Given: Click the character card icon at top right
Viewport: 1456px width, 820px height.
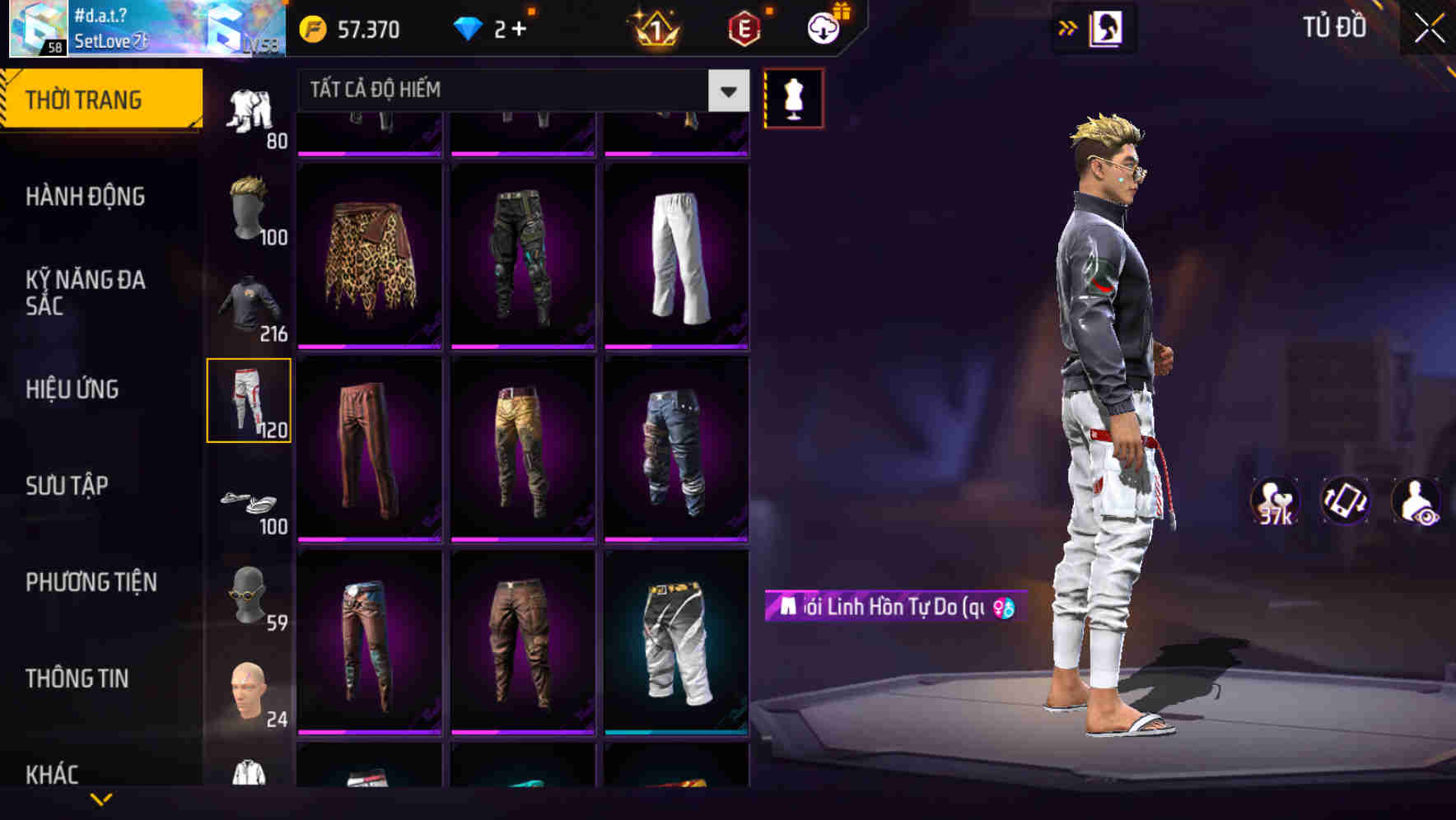Looking at the screenshot, I should (x=1108, y=27).
